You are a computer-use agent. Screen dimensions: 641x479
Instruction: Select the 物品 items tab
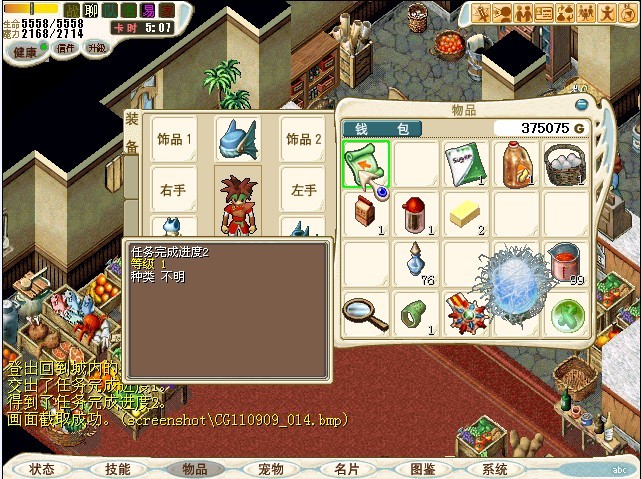195,468
